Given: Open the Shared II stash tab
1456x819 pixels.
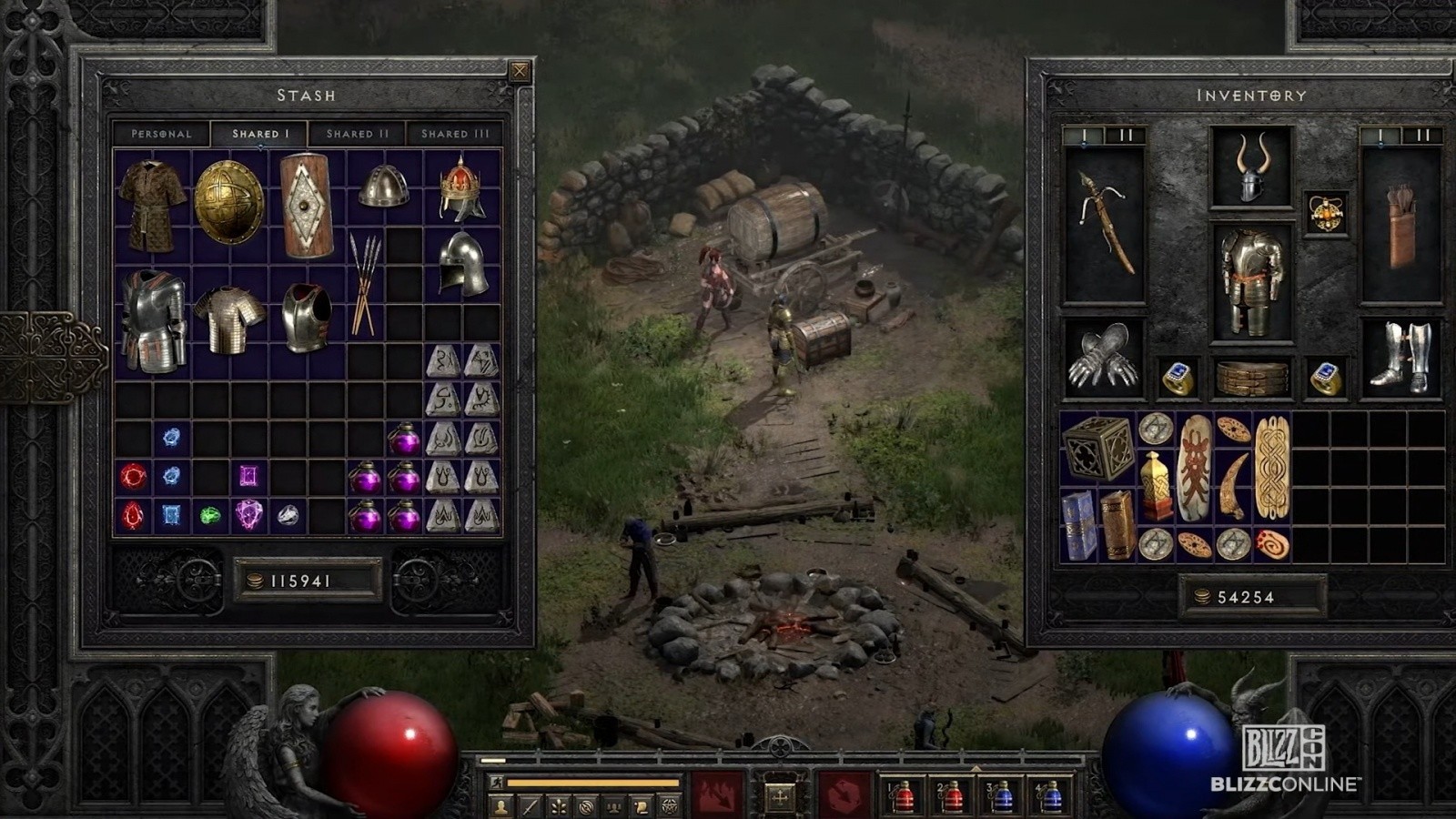Looking at the screenshot, I should click(x=358, y=134).
